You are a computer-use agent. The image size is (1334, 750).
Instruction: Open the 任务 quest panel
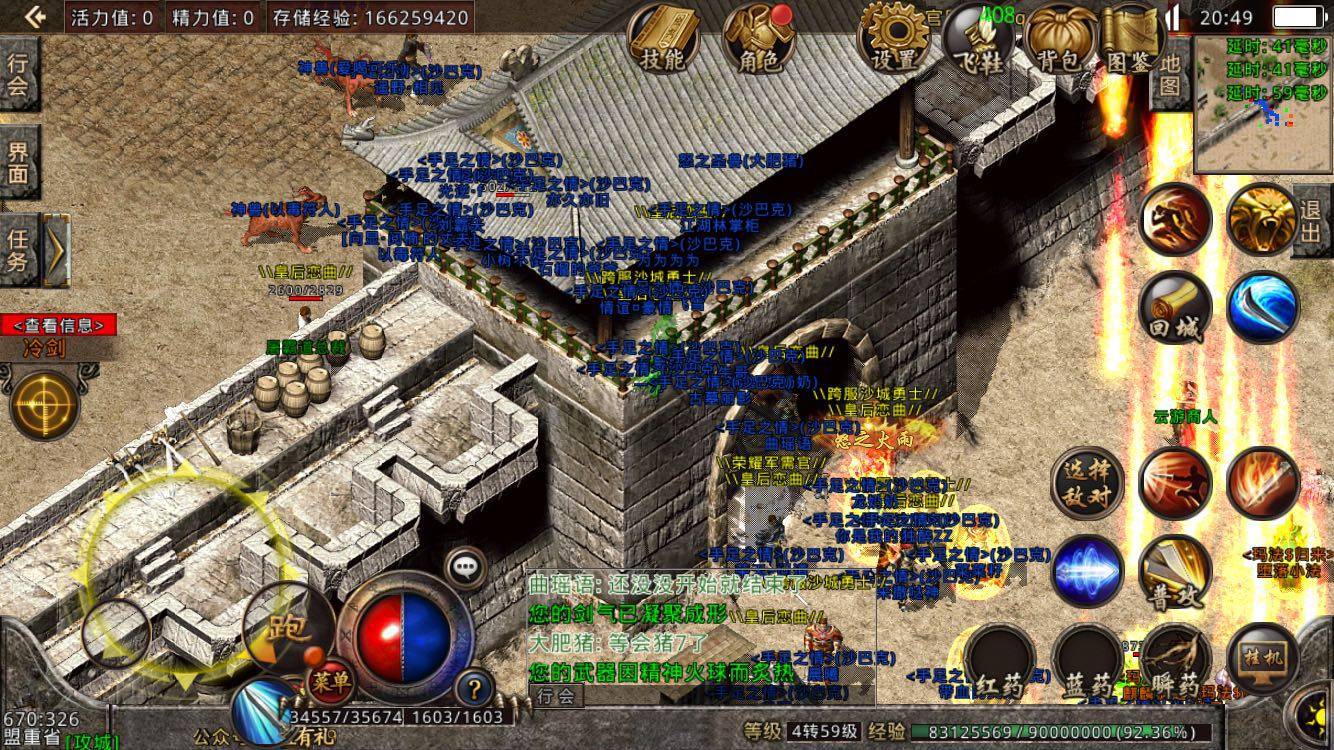[19, 250]
